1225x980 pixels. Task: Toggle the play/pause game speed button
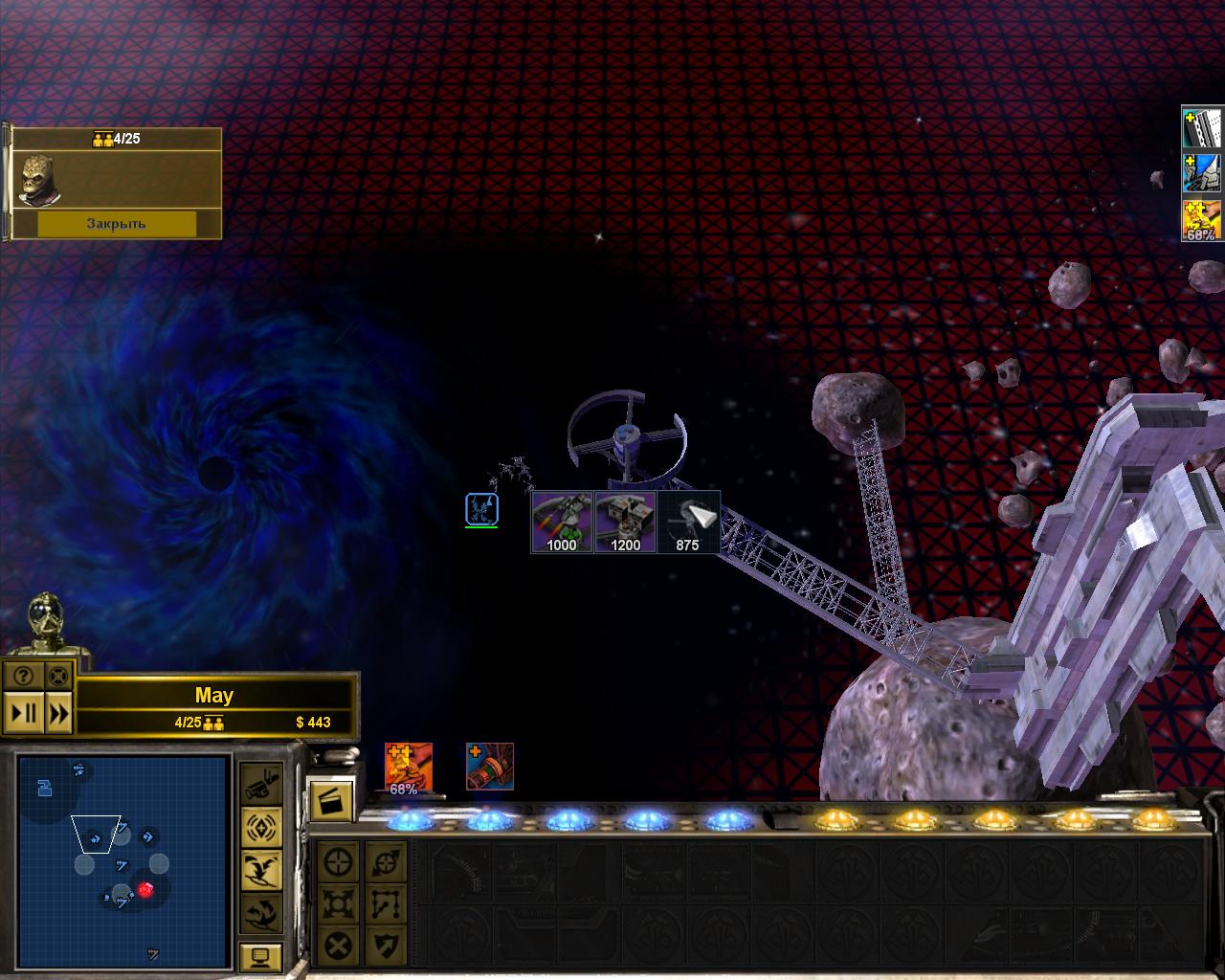click(x=24, y=713)
